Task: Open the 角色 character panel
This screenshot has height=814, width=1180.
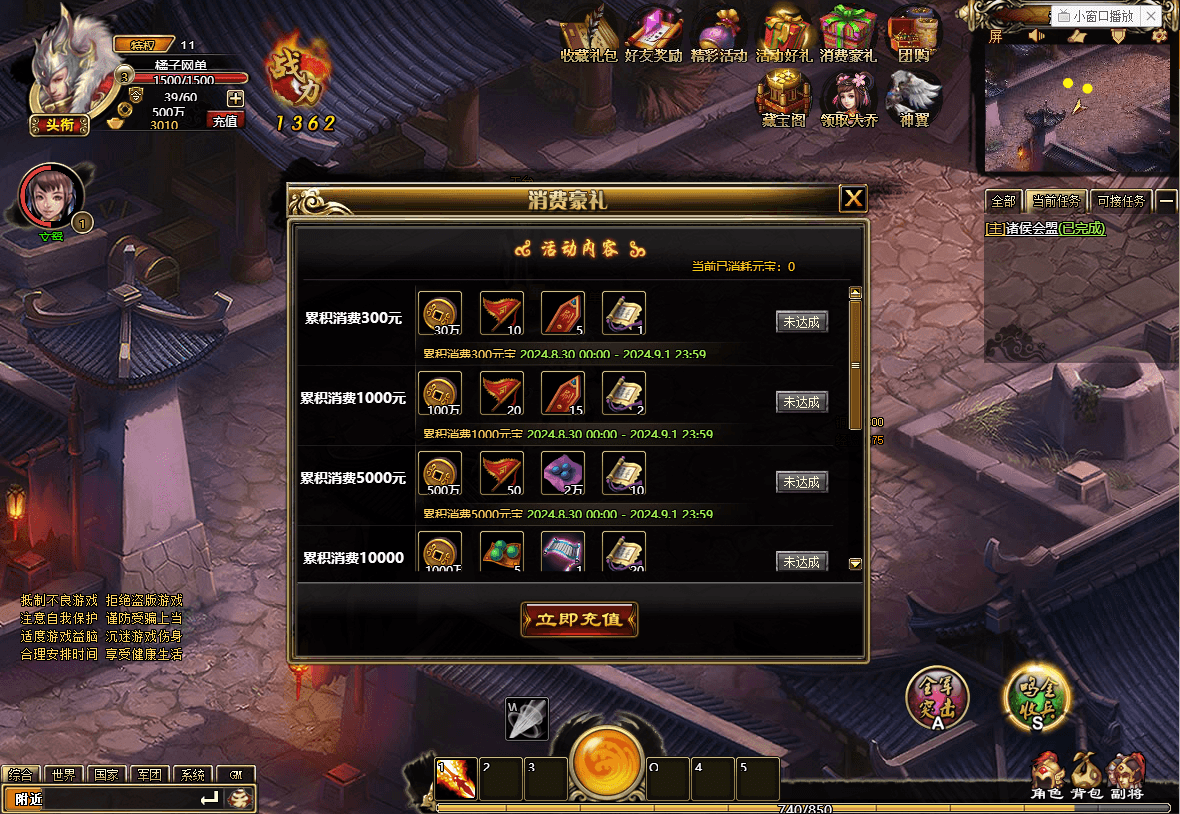Action: click(x=1047, y=776)
